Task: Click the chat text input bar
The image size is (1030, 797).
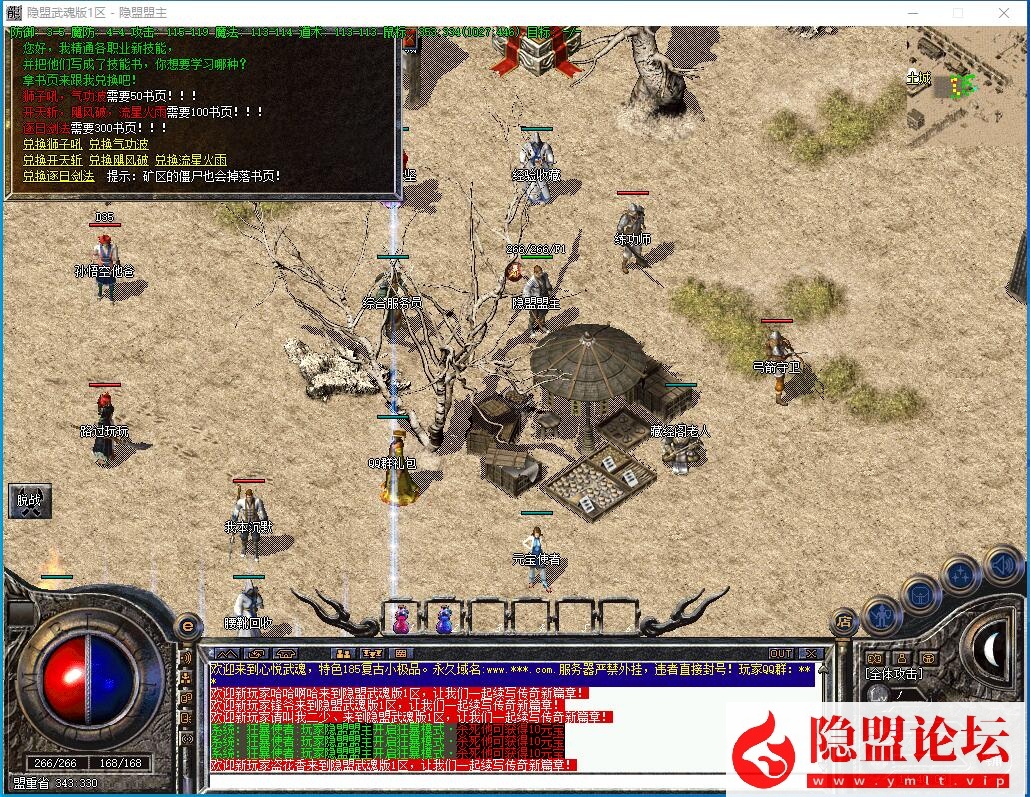Action: [500, 781]
